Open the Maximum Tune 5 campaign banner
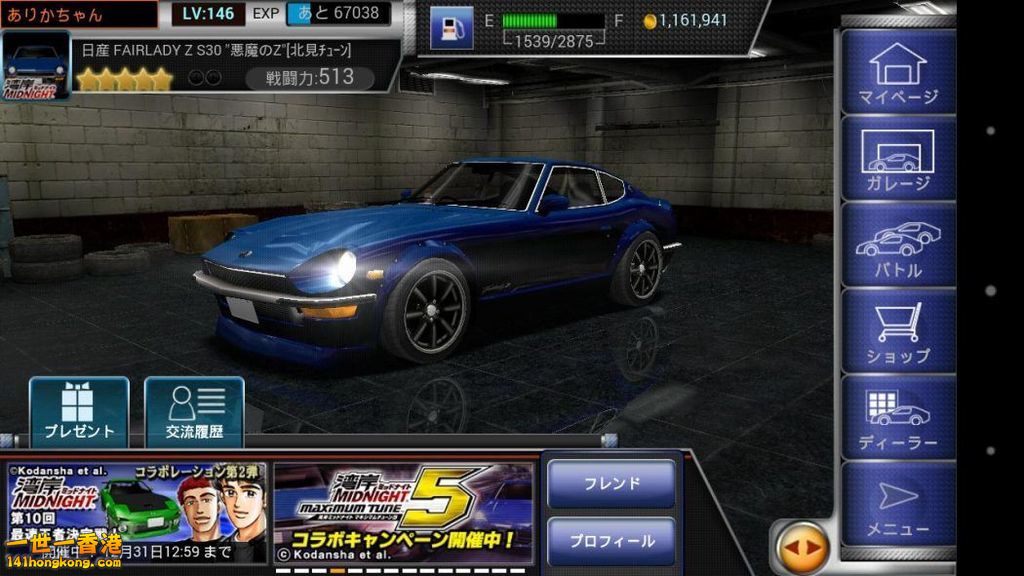 pyautogui.click(x=403, y=512)
